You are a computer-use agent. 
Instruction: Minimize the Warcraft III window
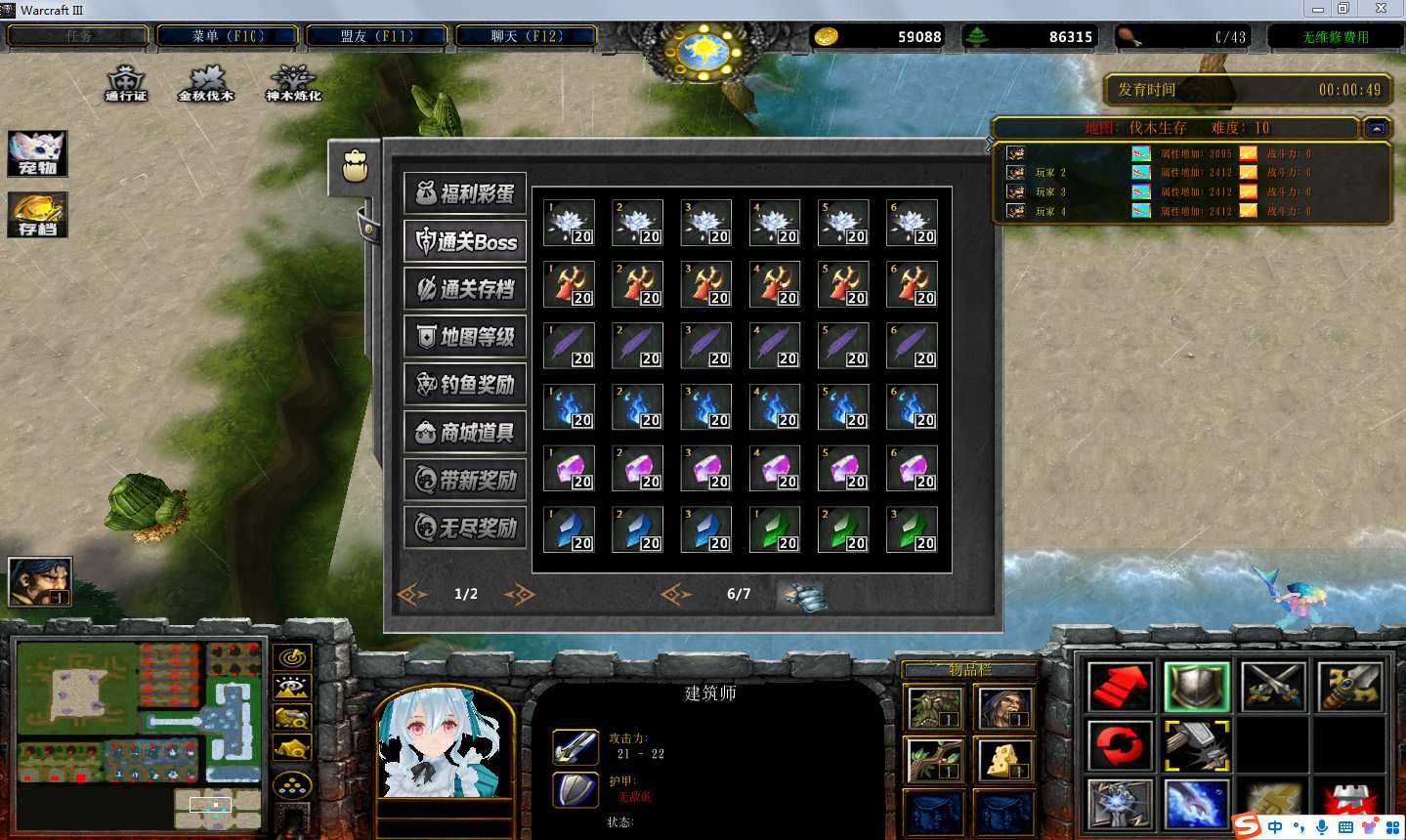(x=1318, y=9)
